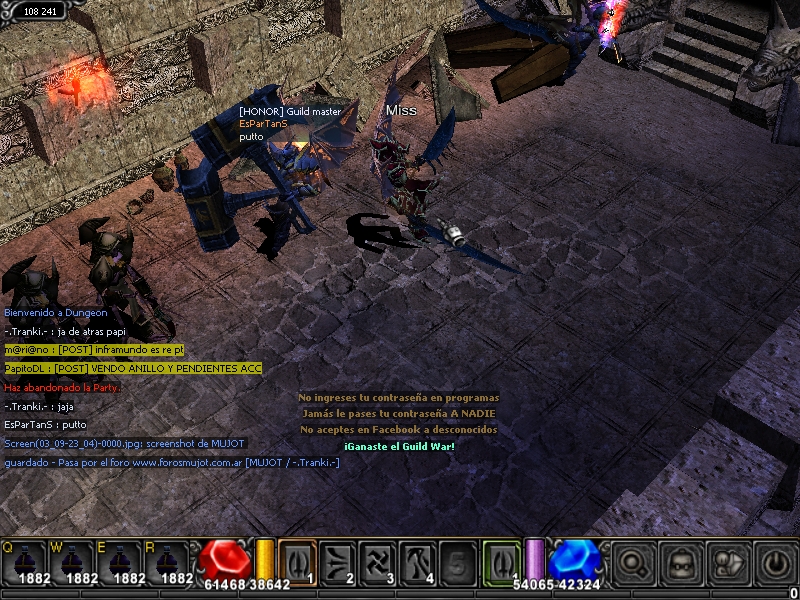
Task: Choose the pinwheel skill in slot 3
Action: point(378,561)
